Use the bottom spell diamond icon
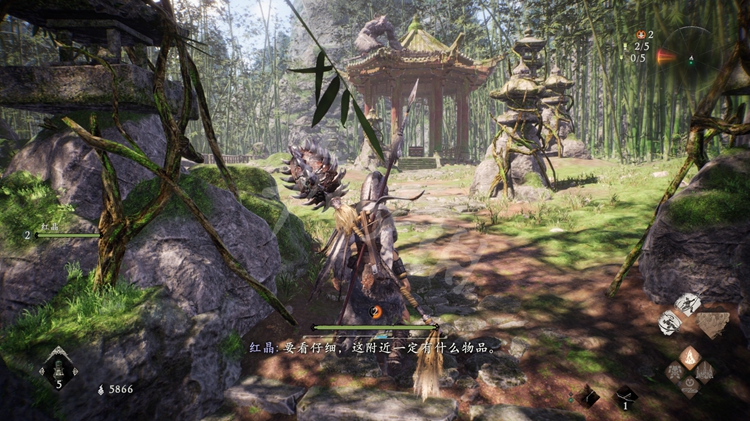 pos(690,387)
